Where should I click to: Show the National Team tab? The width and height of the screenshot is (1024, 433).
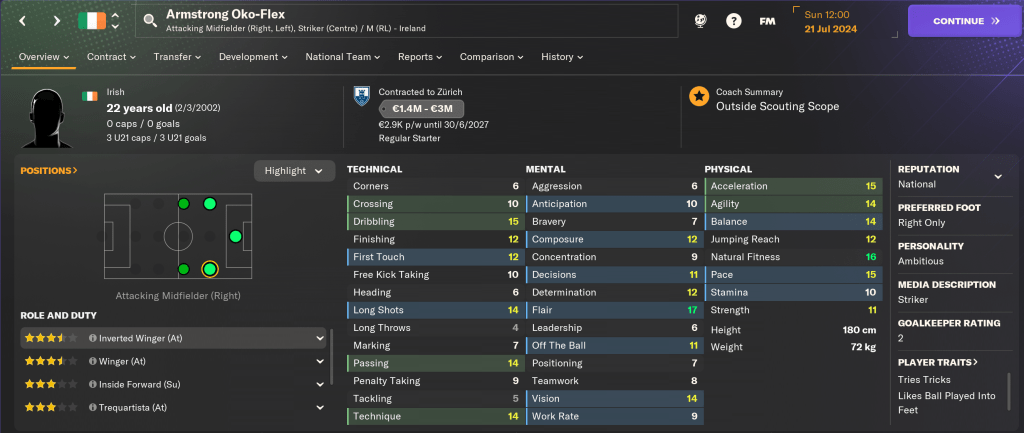pyautogui.click(x=346, y=57)
